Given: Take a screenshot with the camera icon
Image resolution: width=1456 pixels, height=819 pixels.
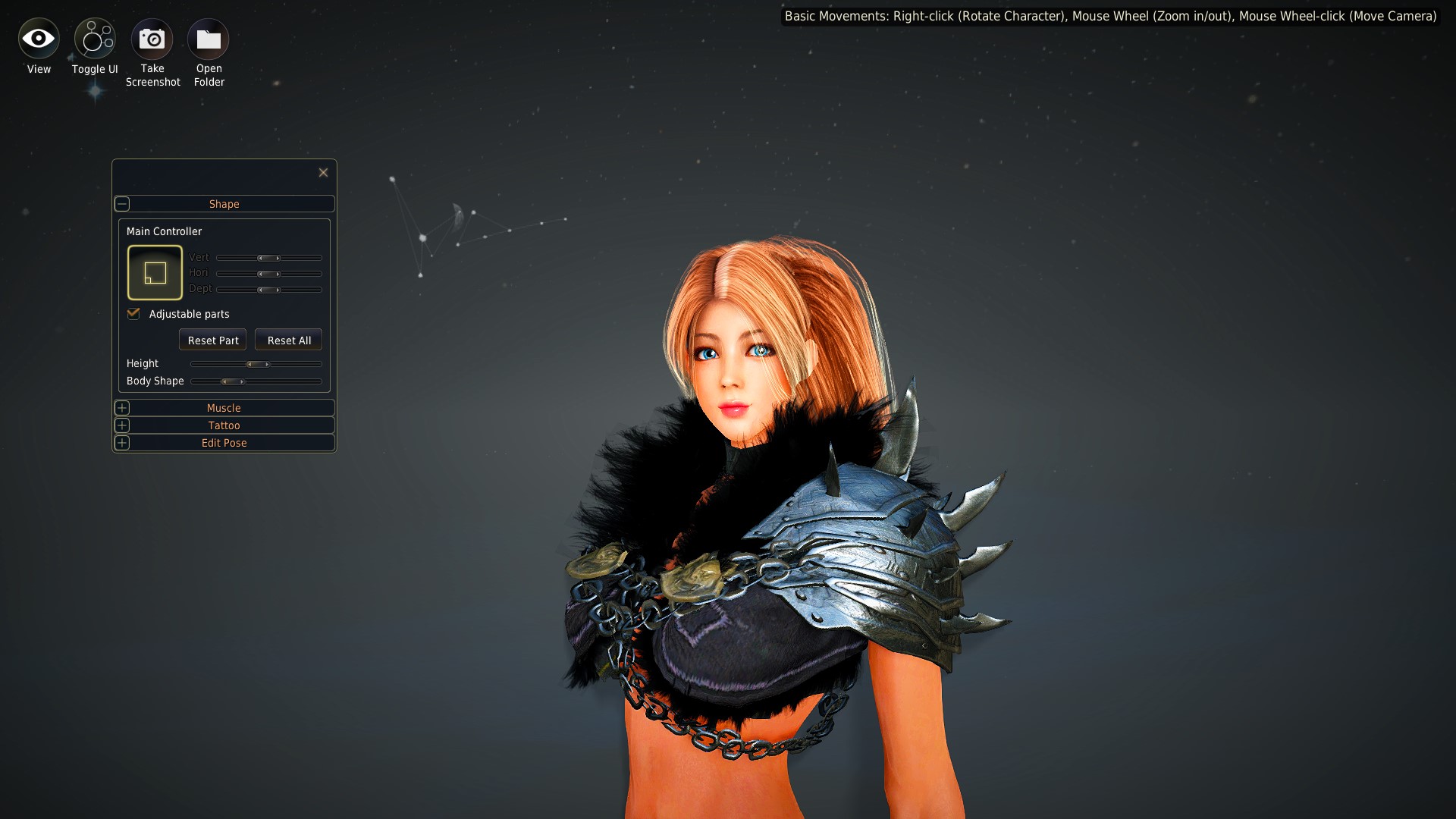Looking at the screenshot, I should 152,39.
